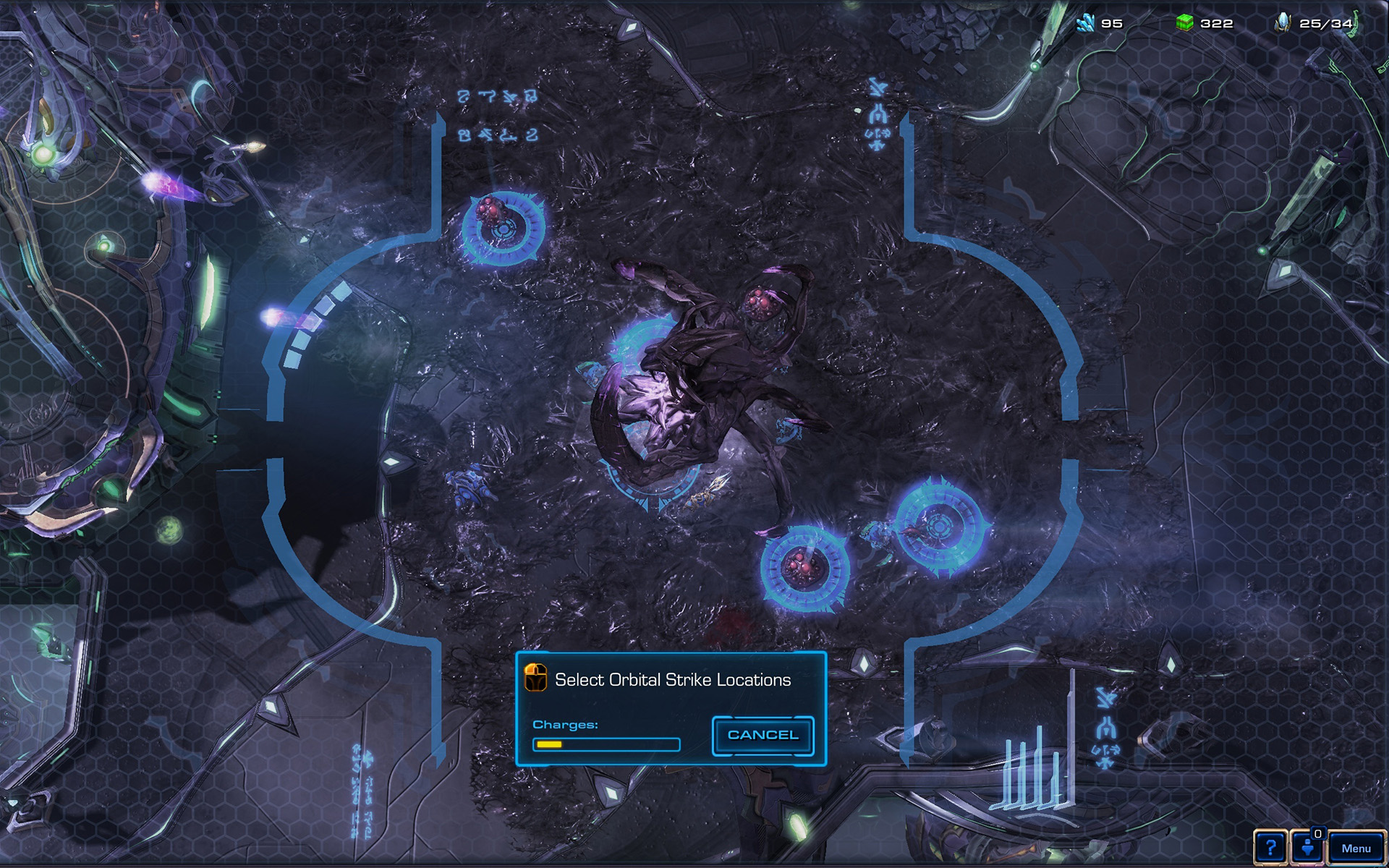Open the question mark help panel
This screenshot has width=1389, height=868.
(x=1270, y=847)
